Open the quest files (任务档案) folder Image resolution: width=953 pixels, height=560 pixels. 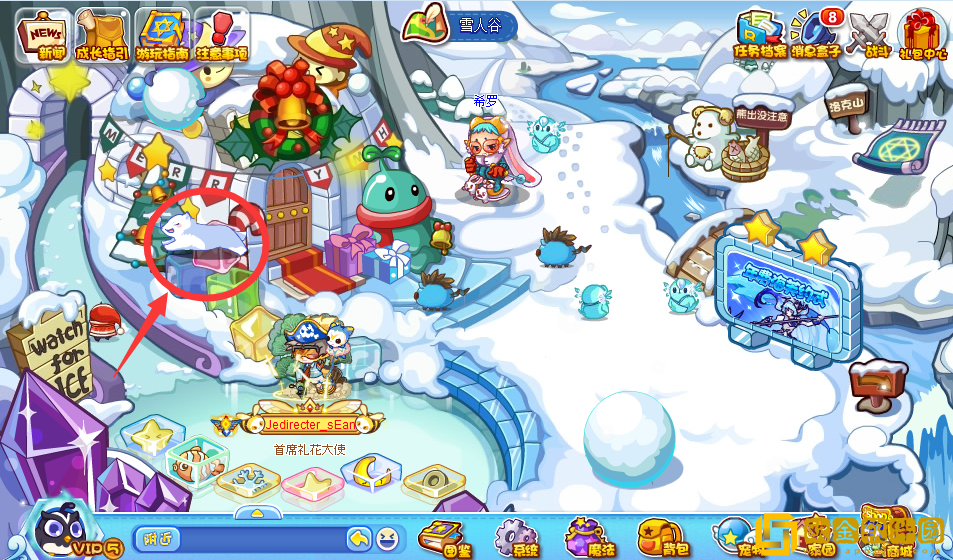tap(761, 34)
